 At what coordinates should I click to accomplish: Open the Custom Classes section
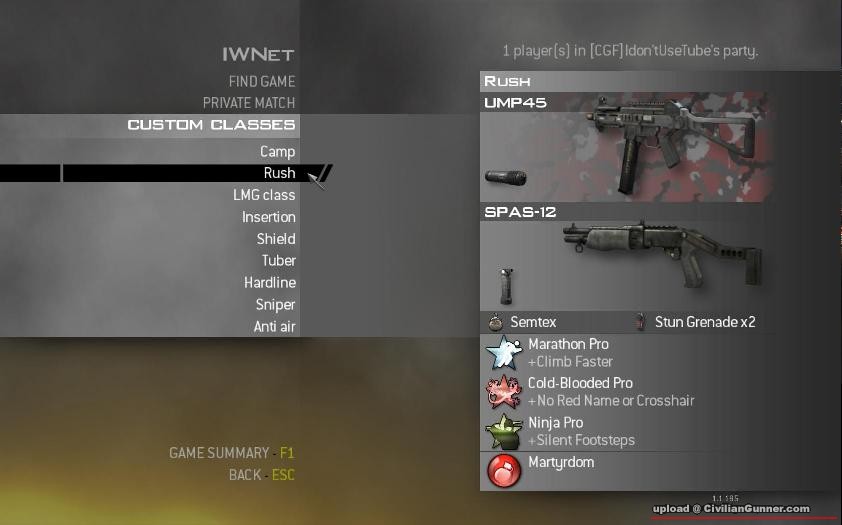click(x=211, y=125)
